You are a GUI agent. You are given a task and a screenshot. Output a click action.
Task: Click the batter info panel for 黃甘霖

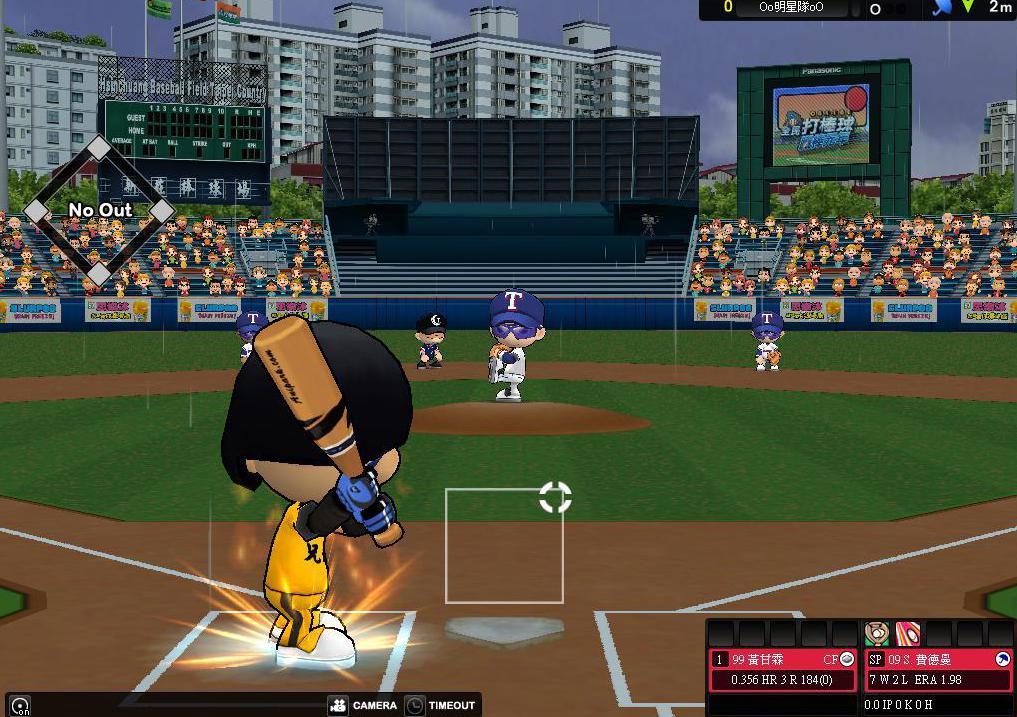783,670
